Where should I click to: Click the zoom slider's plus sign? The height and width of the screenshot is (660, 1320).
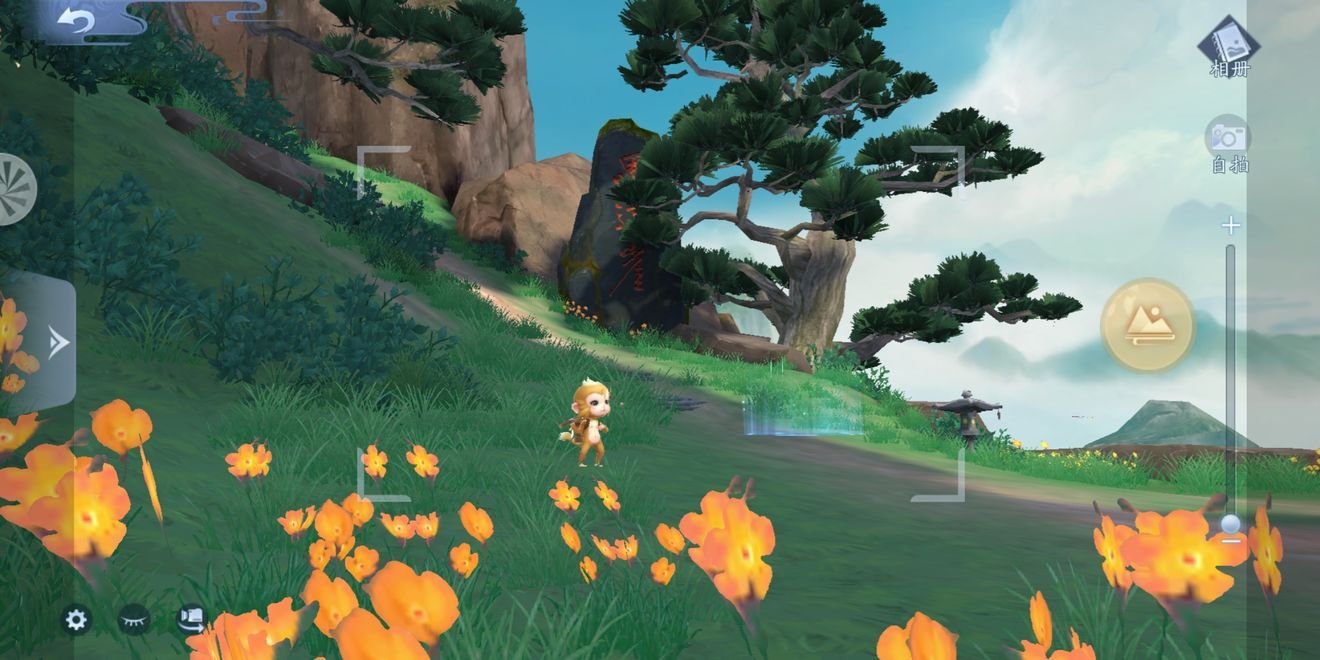[x=1231, y=226]
